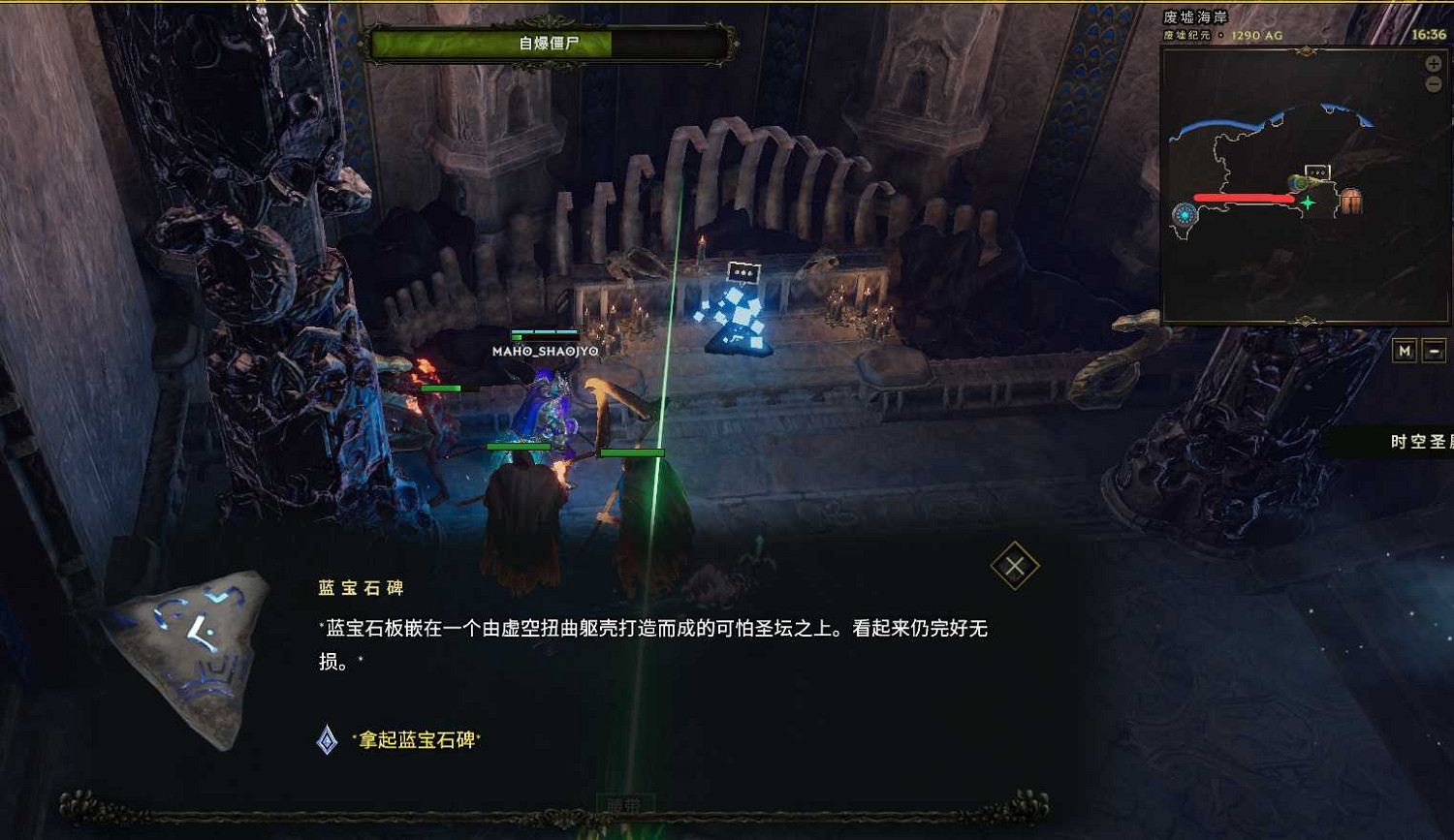The height and width of the screenshot is (840, 1454).
Task: Toggle the player position marker on the minimap
Action: pos(1309,202)
